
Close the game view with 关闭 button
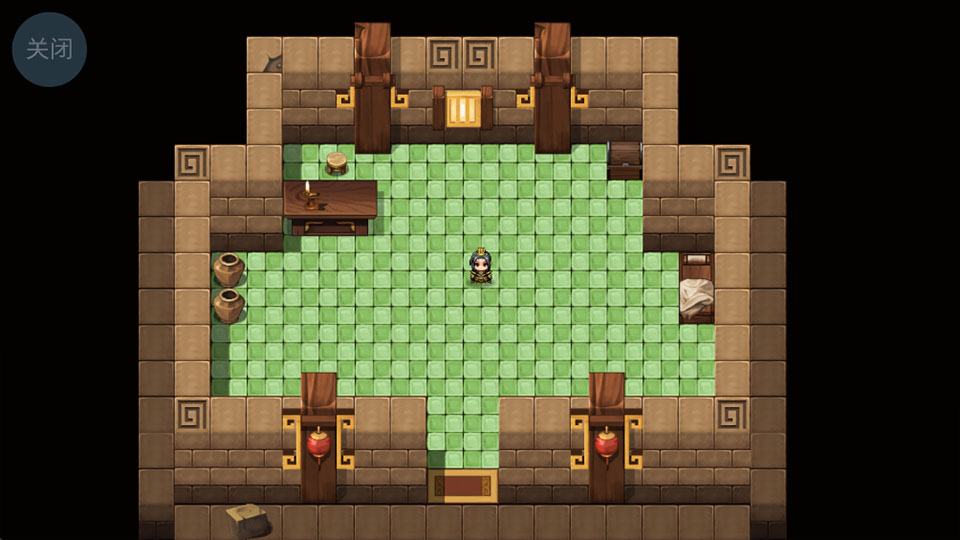pos(49,49)
